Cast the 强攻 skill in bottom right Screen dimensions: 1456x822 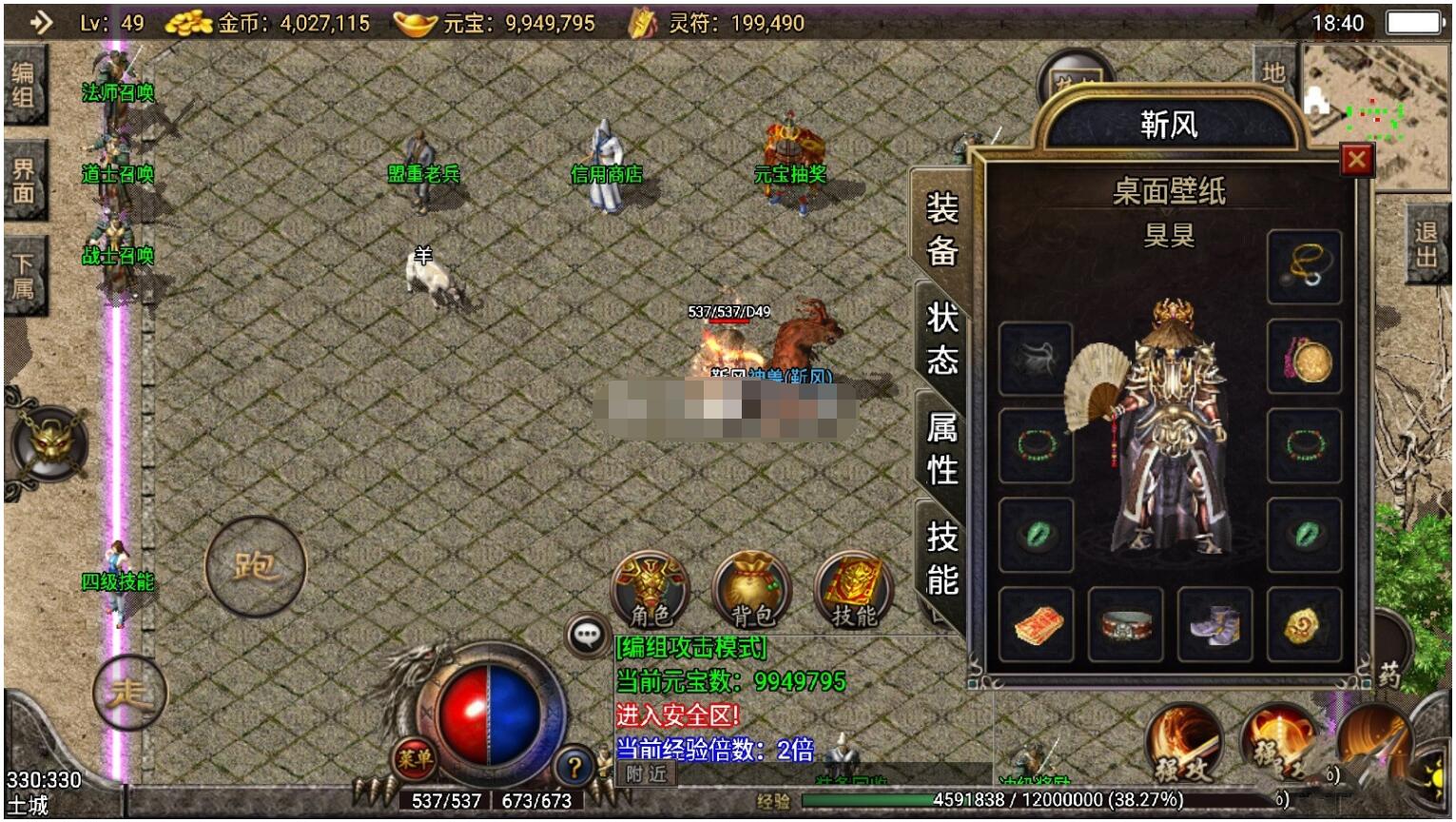coord(1185,743)
